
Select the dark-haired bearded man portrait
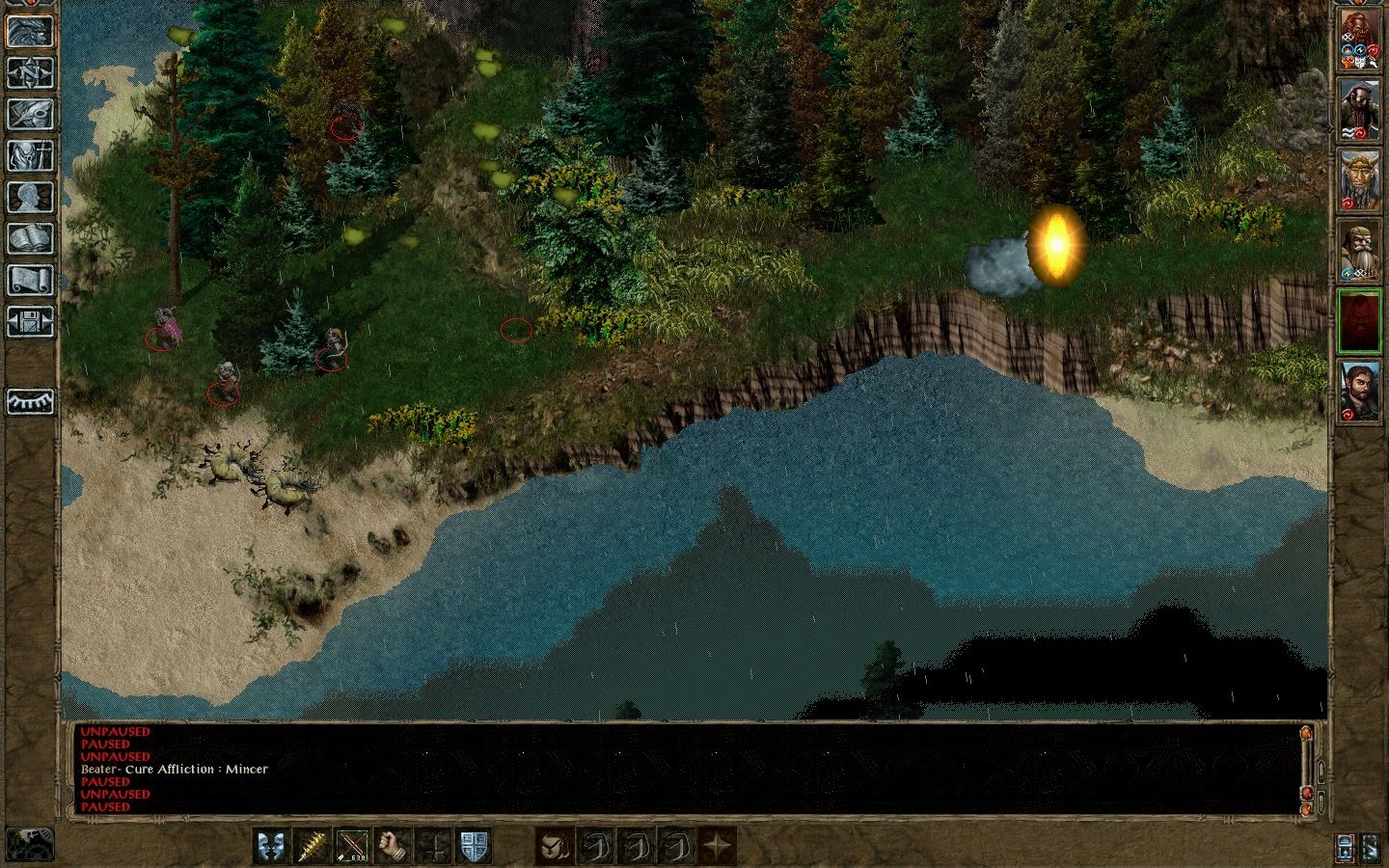[1359, 390]
